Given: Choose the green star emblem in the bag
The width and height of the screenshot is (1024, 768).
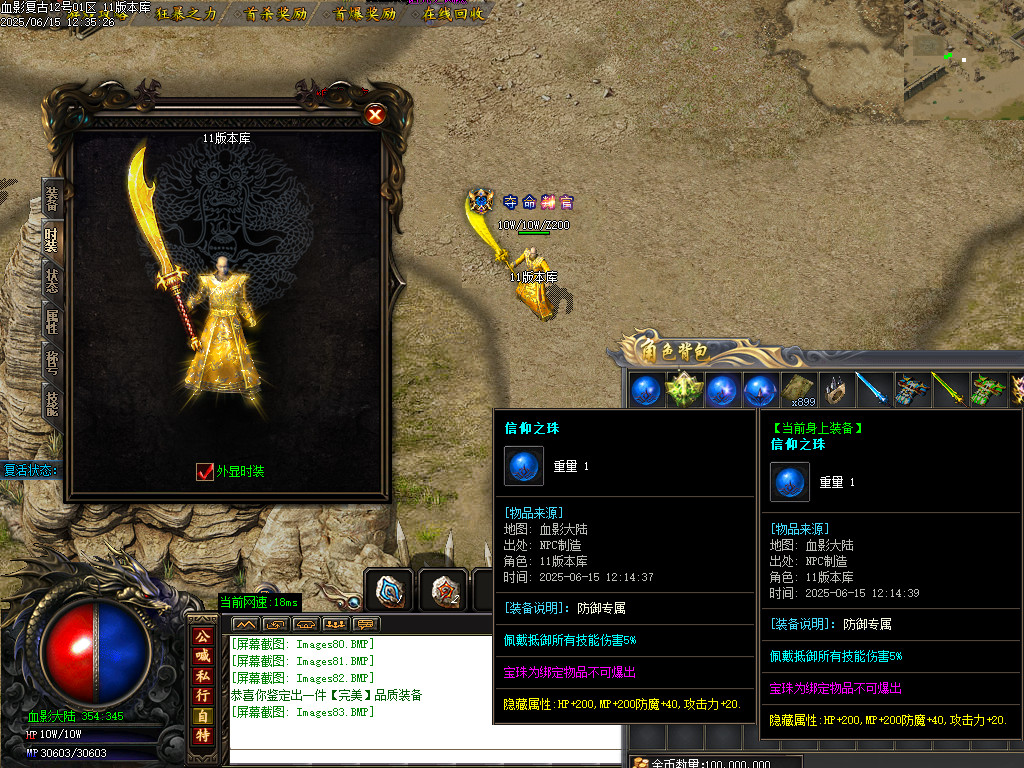Looking at the screenshot, I should point(683,390).
